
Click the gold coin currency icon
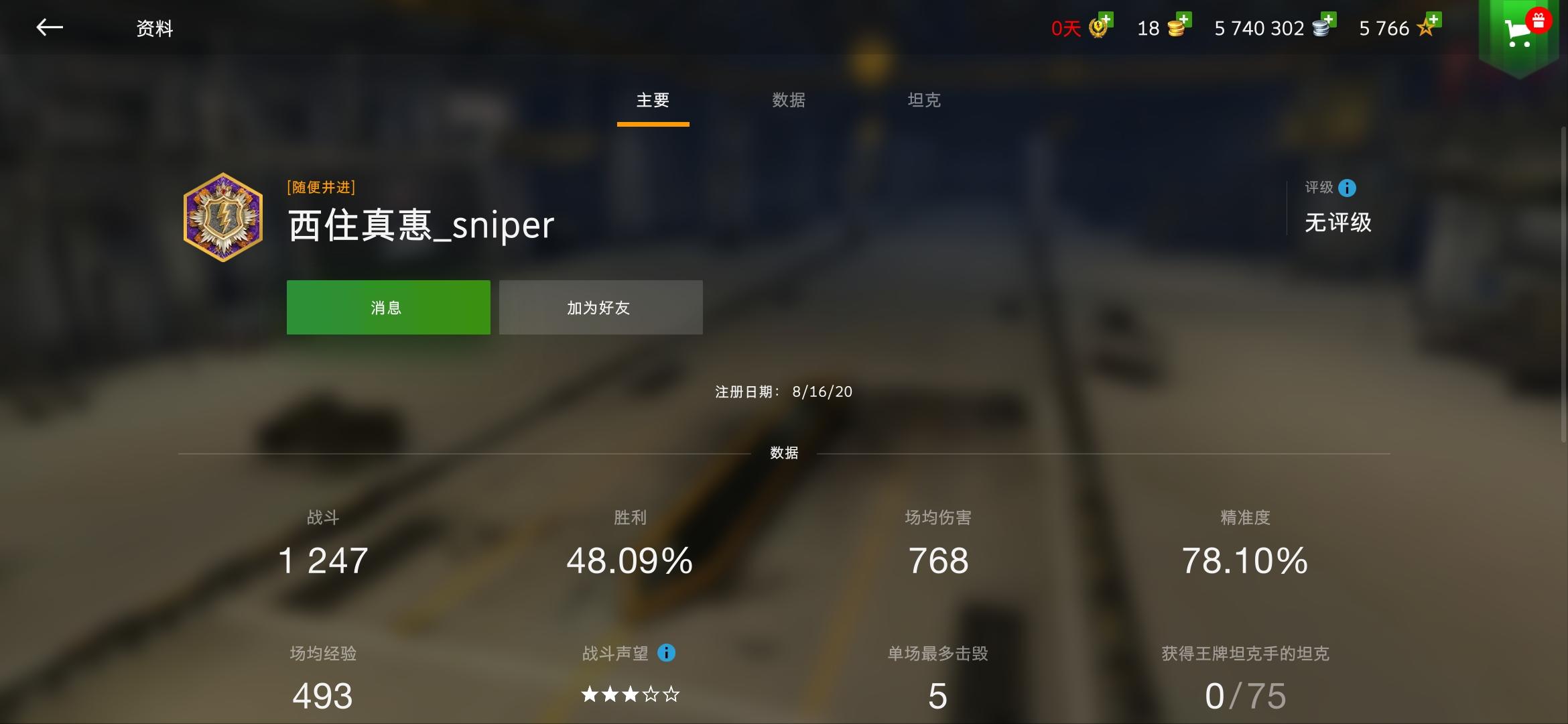click(x=1176, y=28)
